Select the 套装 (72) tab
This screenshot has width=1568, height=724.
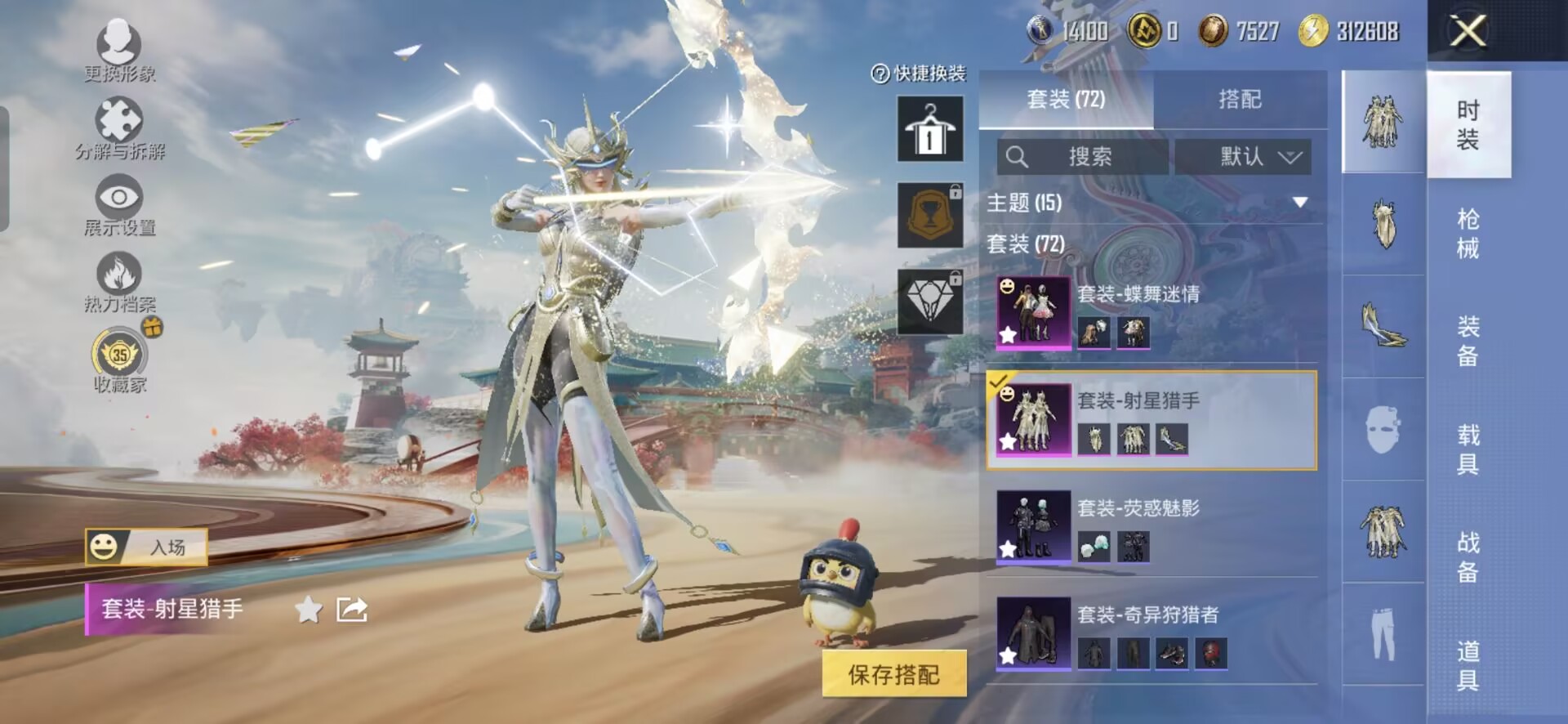click(x=1066, y=100)
